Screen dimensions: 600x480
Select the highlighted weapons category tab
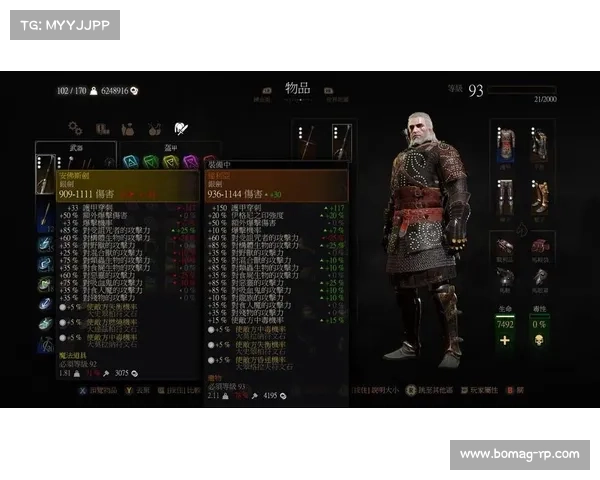pos(180,128)
